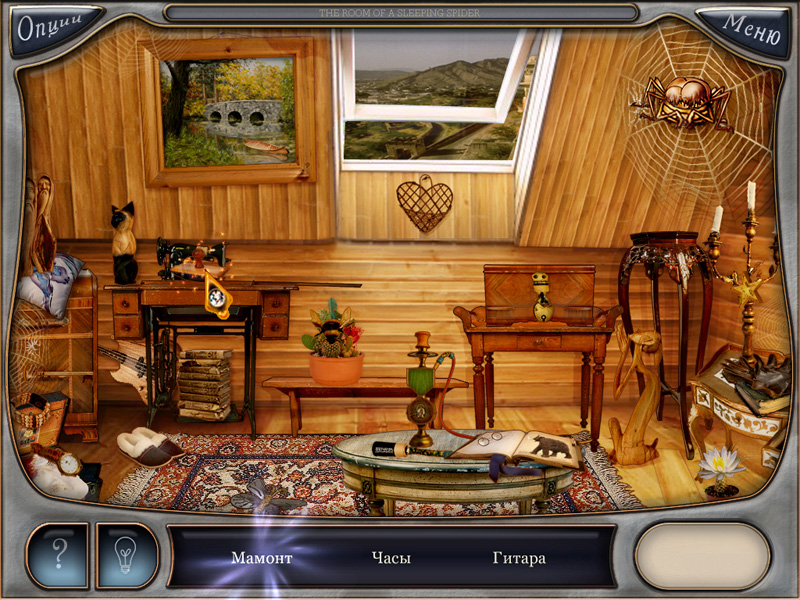Select the Гитара word in the item list
Image resolution: width=800 pixels, height=600 pixels.
519,558
